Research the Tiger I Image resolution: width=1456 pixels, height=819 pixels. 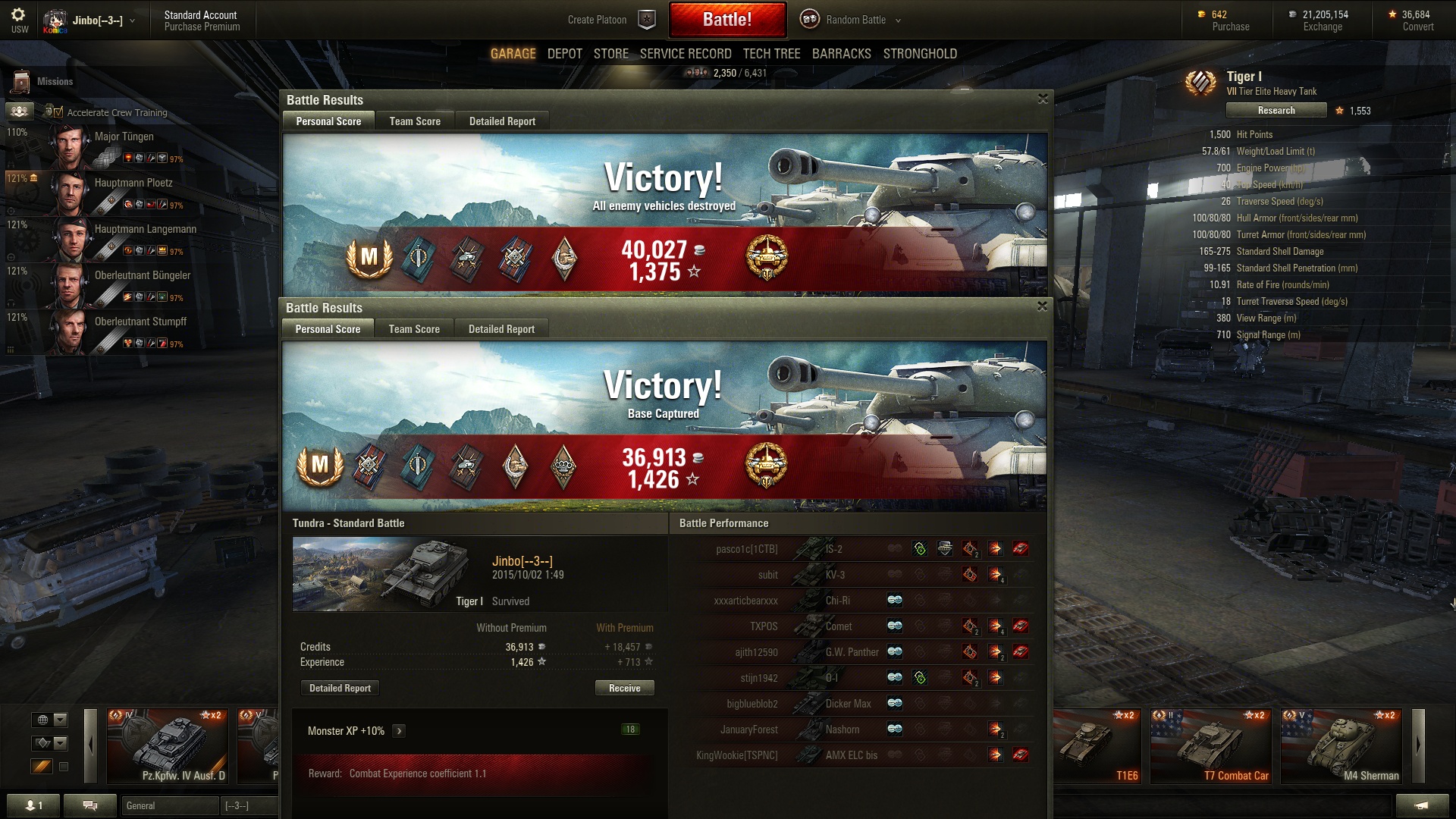pyautogui.click(x=1276, y=111)
